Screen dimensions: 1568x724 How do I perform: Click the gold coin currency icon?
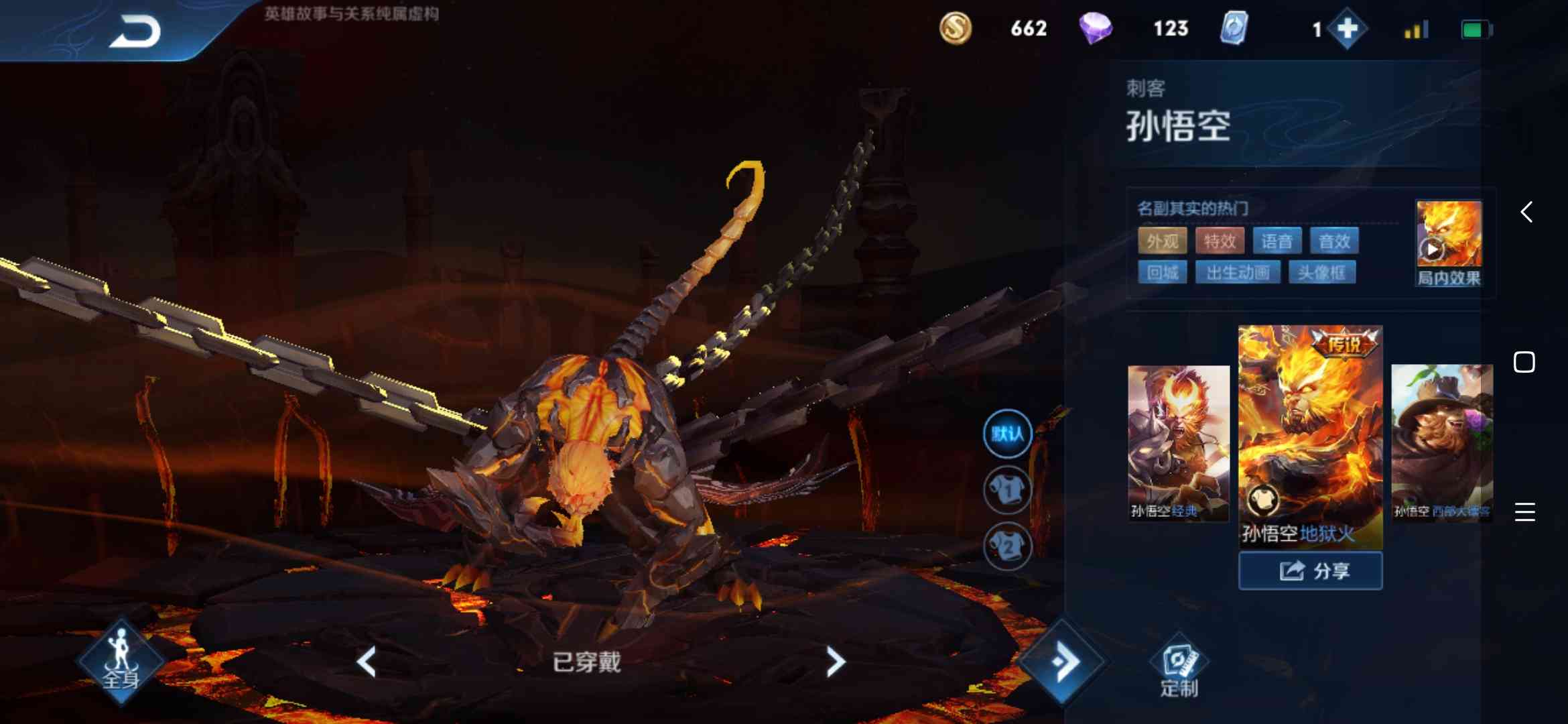tap(957, 29)
